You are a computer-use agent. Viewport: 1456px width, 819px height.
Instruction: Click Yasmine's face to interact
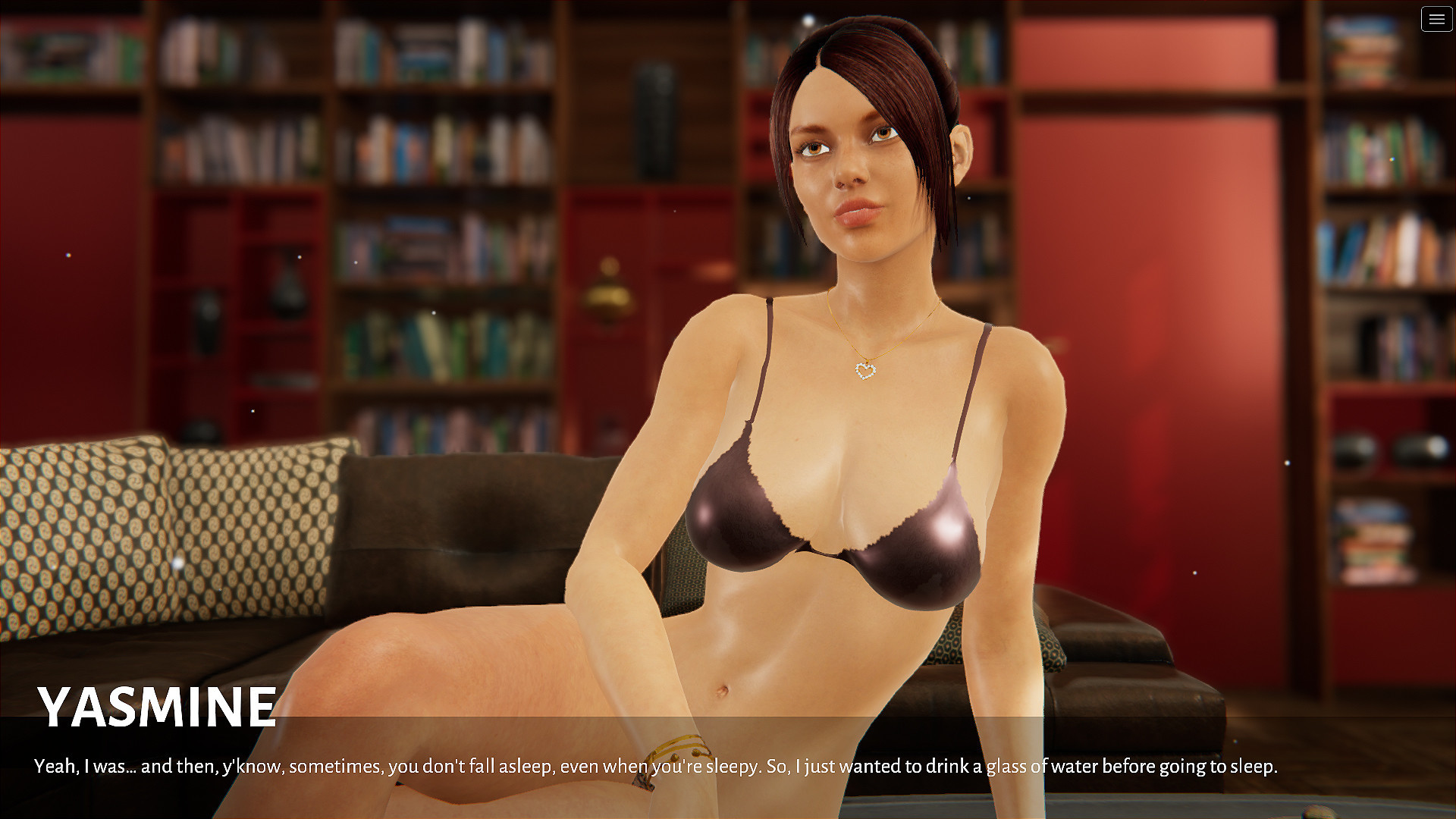click(853, 171)
